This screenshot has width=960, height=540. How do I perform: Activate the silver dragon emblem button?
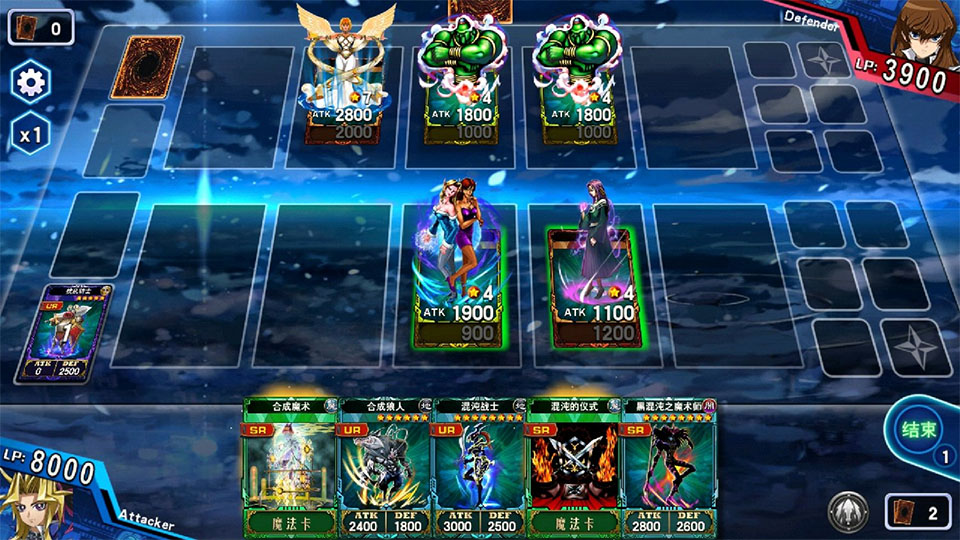click(x=848, y=513)
